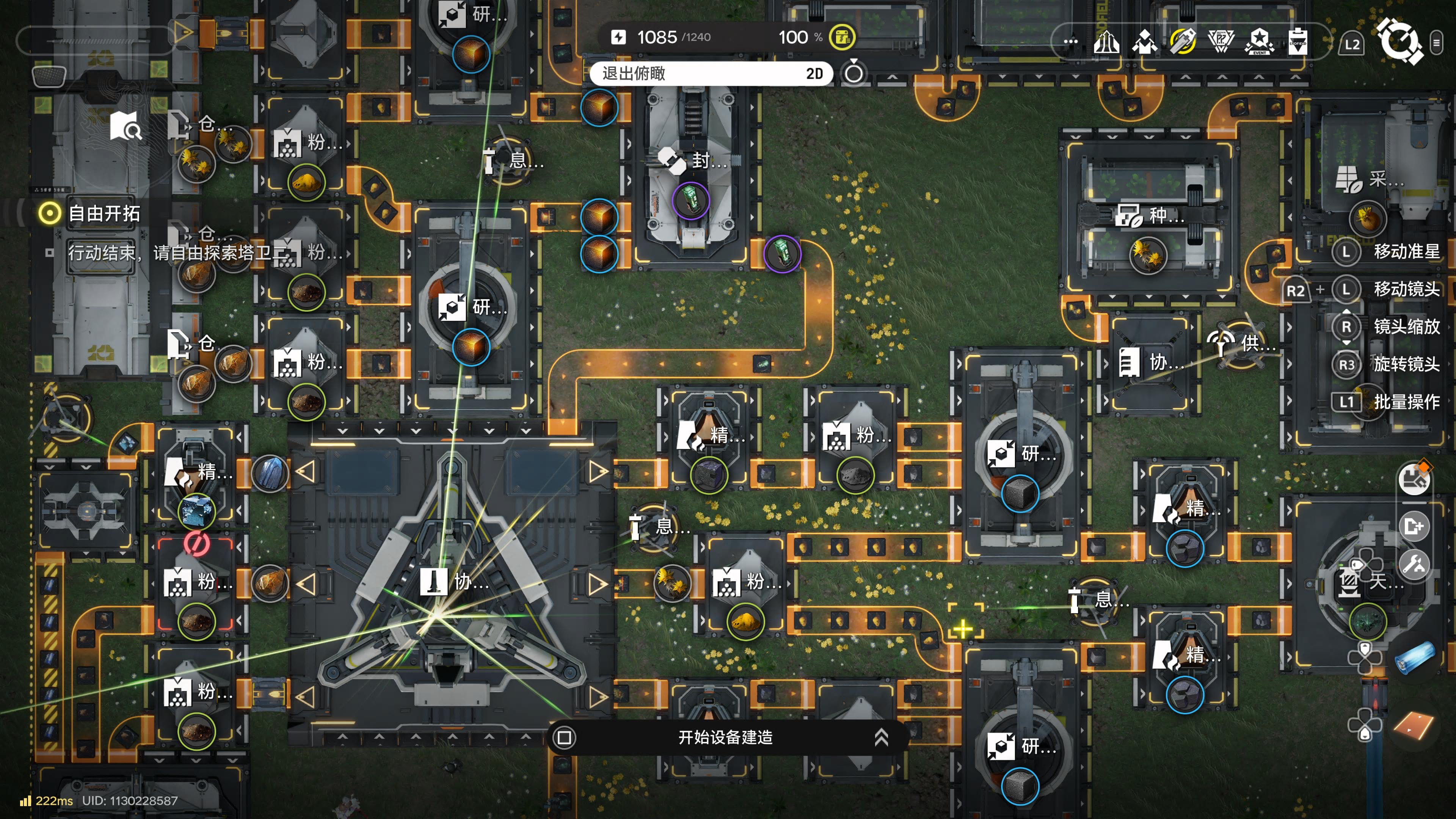This screenshot has height=819, width=1456.
Task: Click the circular reset icon beside 2D
Action: coord(854,73)
